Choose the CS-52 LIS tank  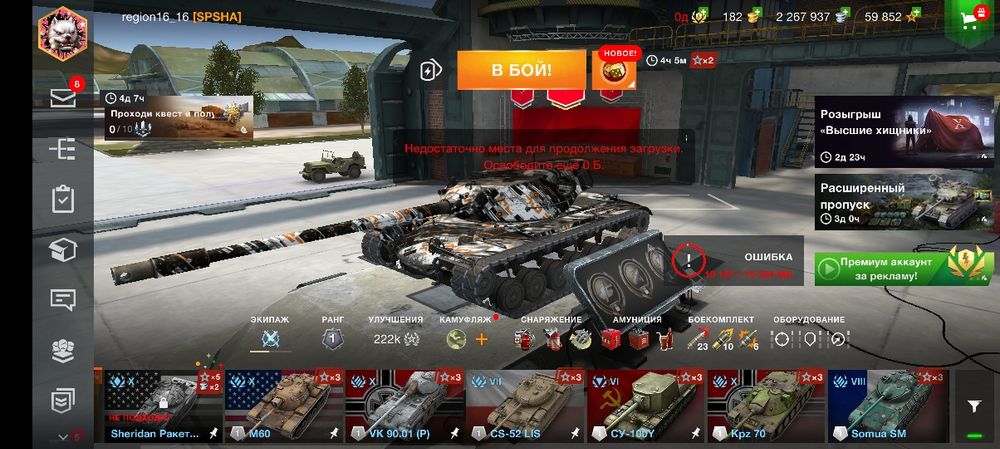(x=526, y=405)
